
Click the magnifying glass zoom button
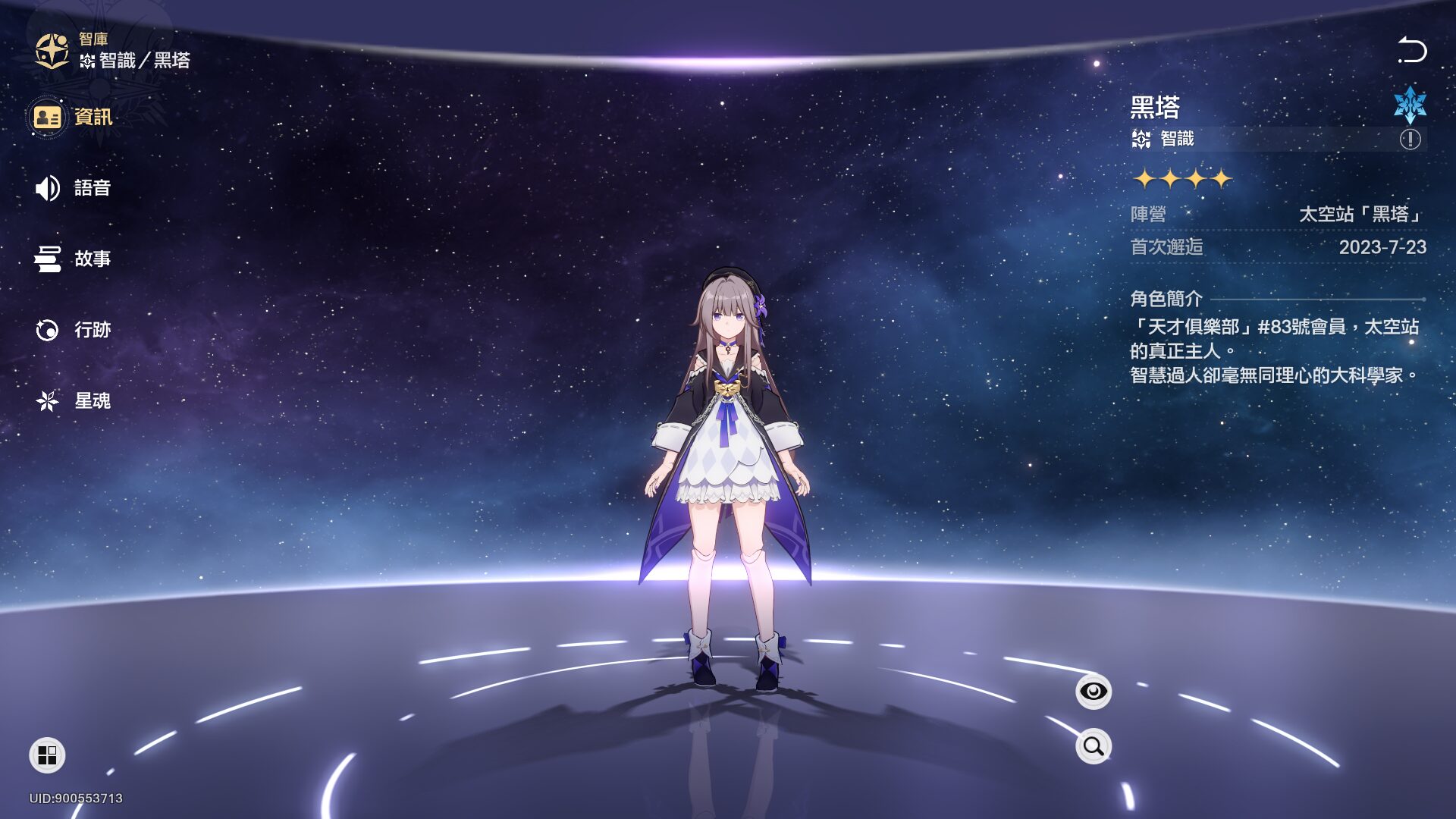click(1093, 746)
